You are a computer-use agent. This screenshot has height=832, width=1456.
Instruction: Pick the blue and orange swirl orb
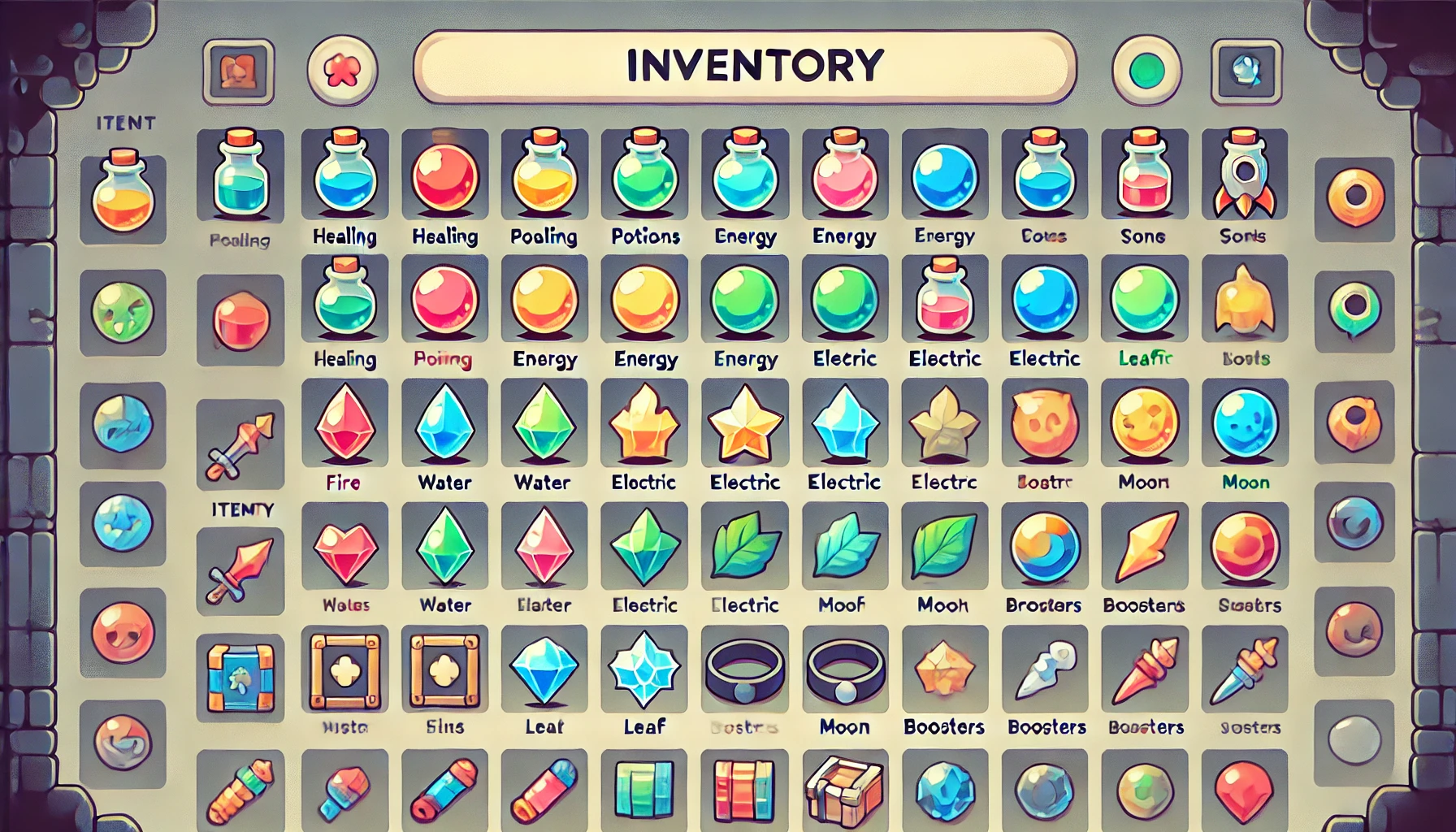point(1045,547)
